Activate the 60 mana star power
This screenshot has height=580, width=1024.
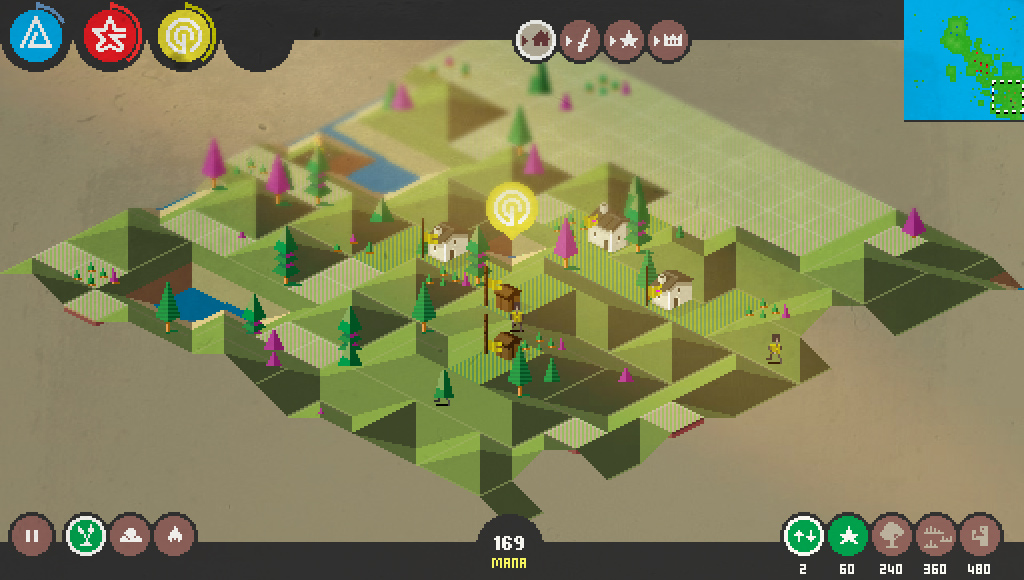click(x=848, y=535)
